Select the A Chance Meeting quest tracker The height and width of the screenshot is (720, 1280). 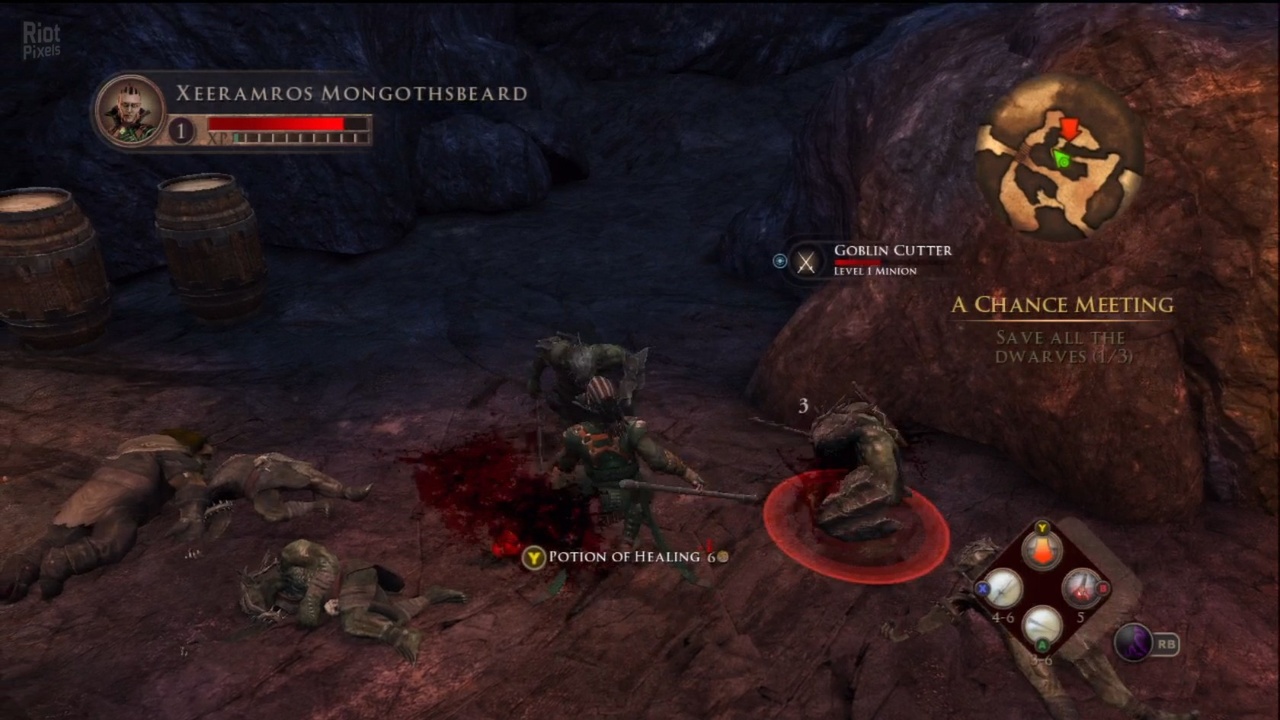pos(1062,305)
